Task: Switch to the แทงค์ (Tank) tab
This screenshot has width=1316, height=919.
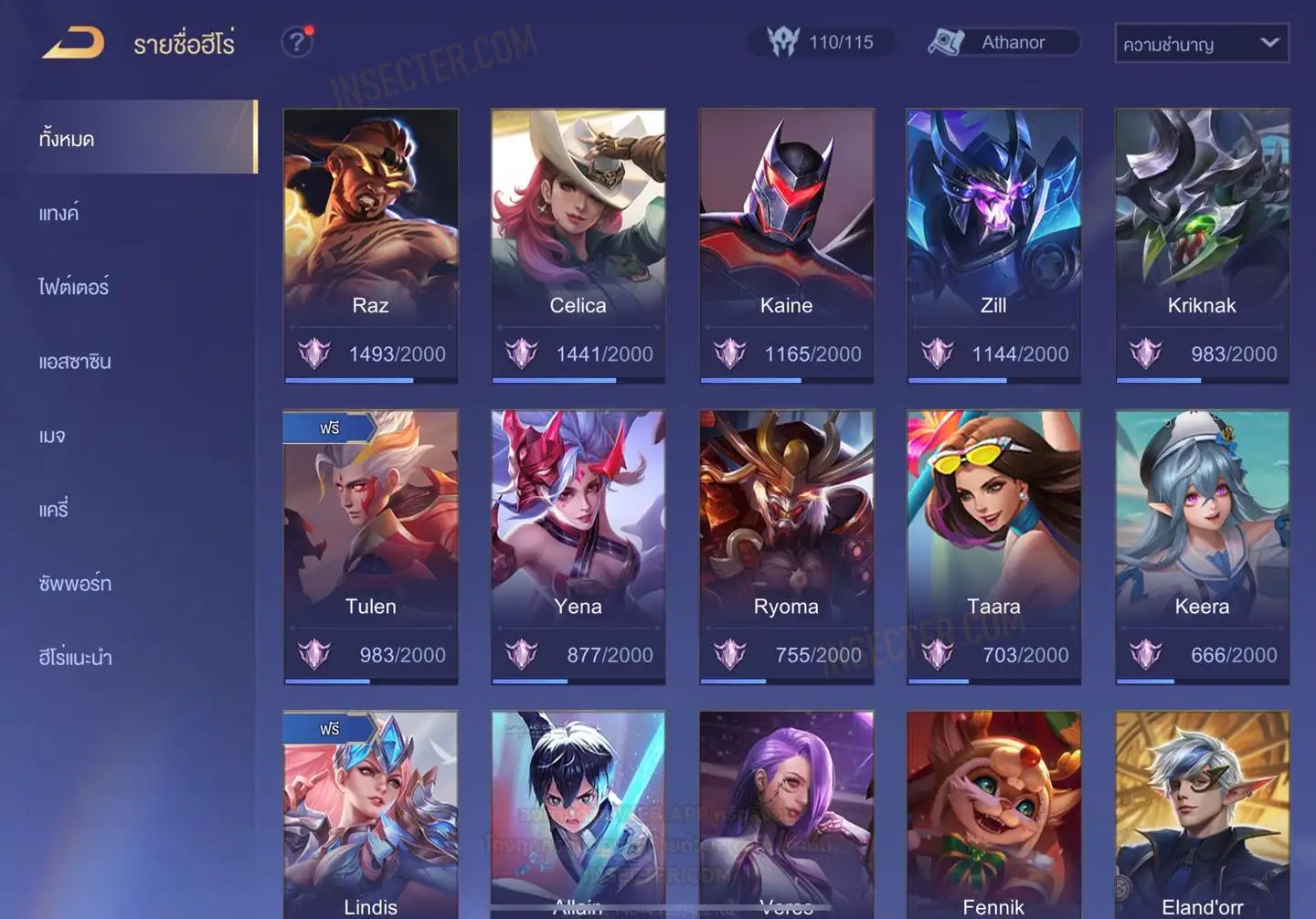Action: 59,214
